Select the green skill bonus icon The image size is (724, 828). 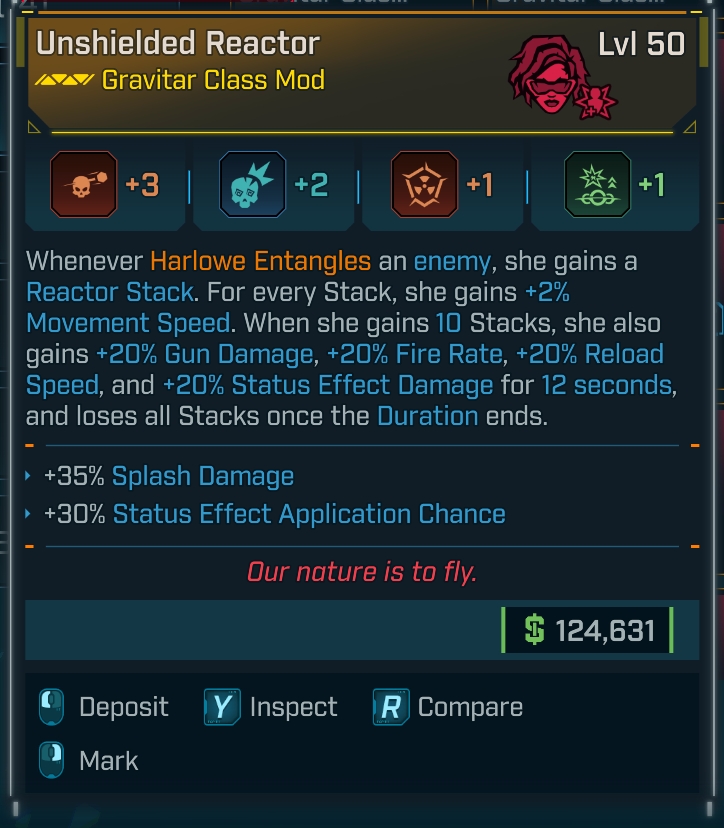pos(597,185)
